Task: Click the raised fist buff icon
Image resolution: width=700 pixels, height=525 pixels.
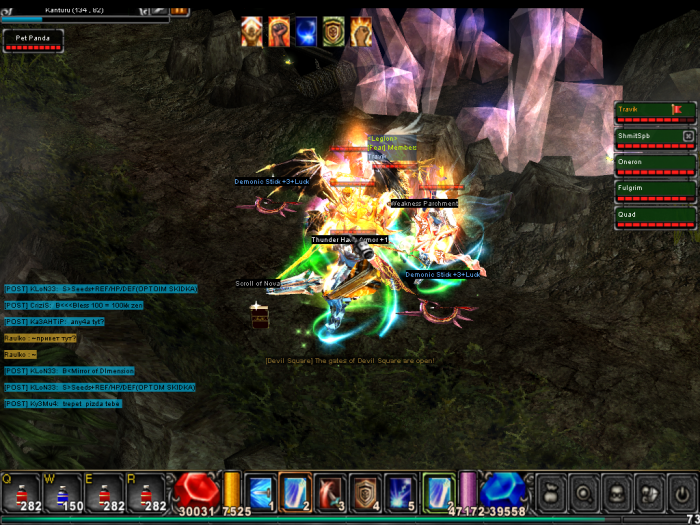Action: click(x=279, y=32)
